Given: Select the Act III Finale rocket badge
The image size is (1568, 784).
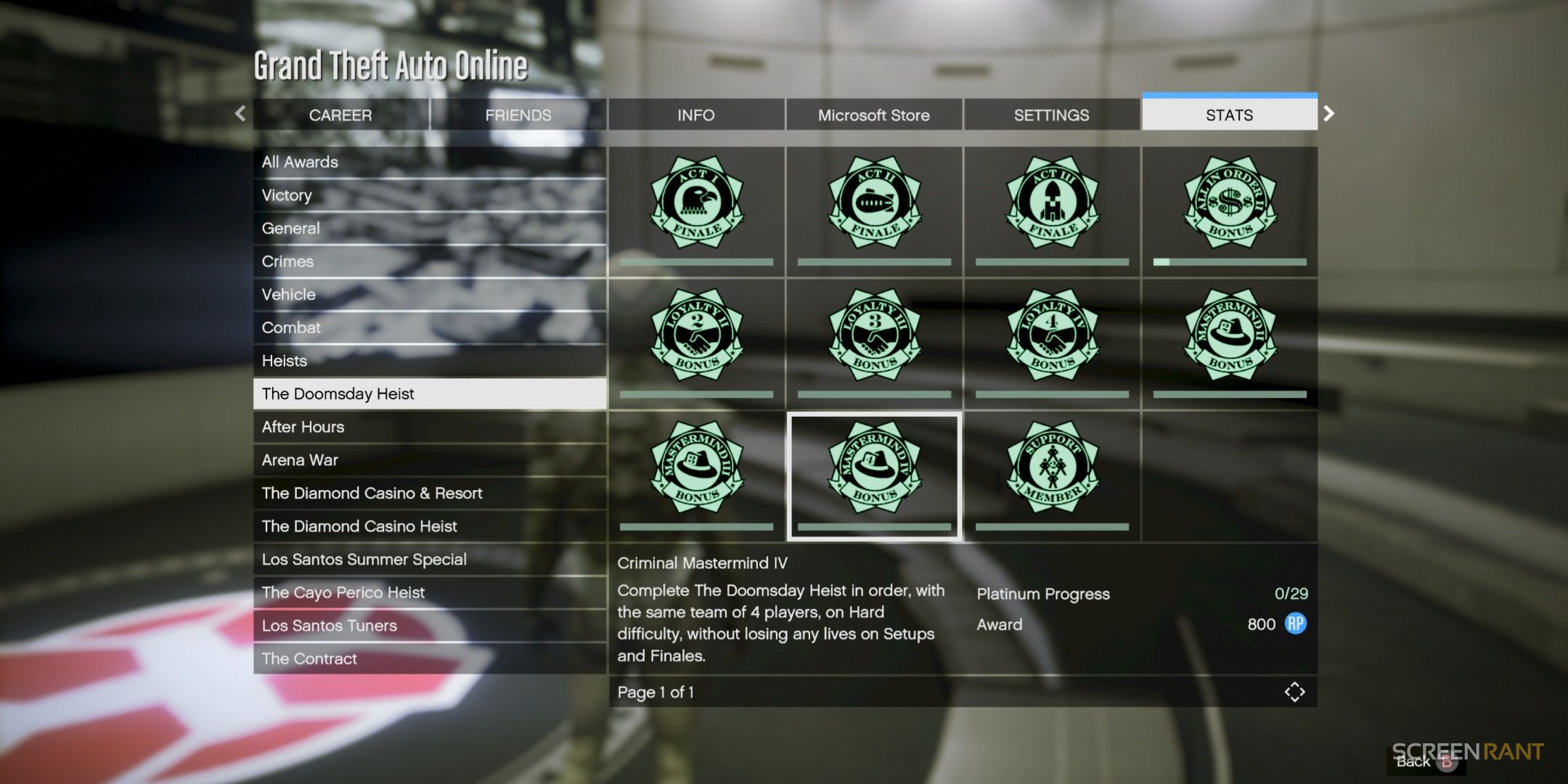Looking at the screenshot, I should [1052, 203].
